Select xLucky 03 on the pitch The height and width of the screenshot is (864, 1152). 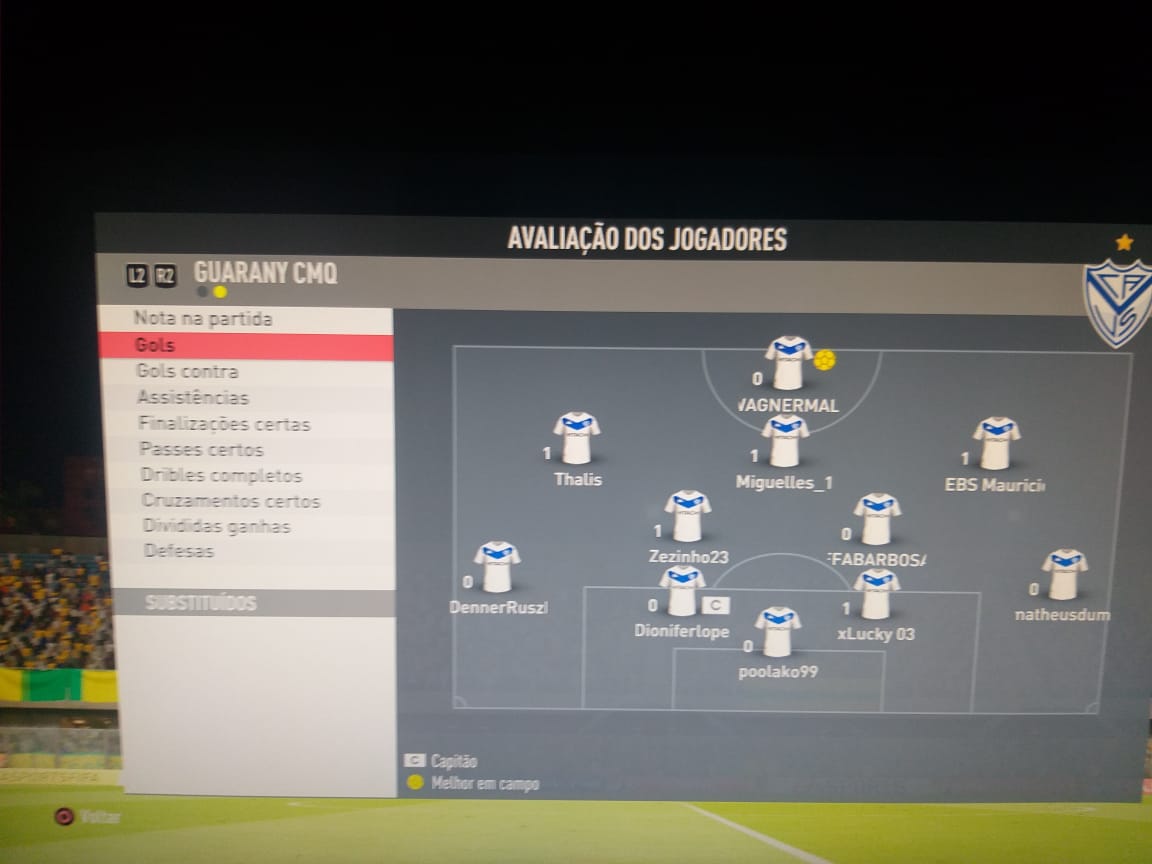(876, 594)
